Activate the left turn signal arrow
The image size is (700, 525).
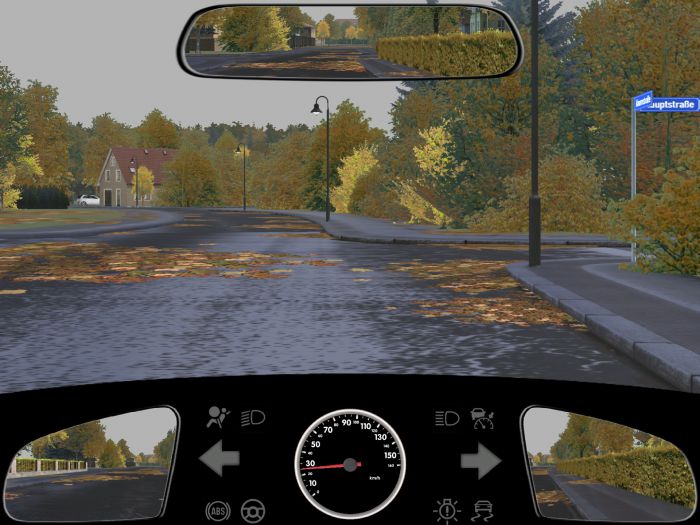pyautogui.click(x=219, y=460)
